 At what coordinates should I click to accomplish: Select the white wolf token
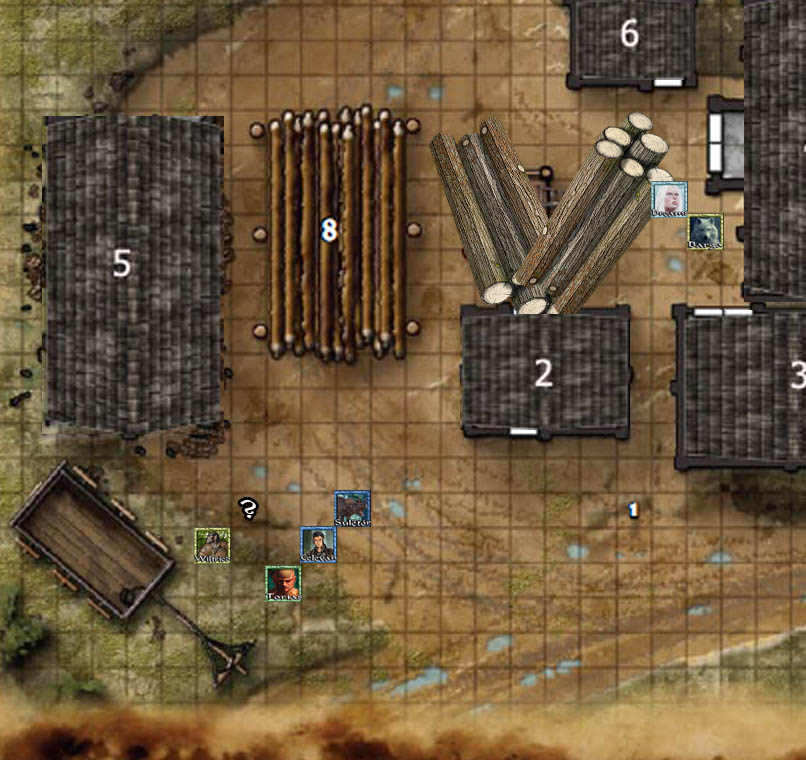705,232
